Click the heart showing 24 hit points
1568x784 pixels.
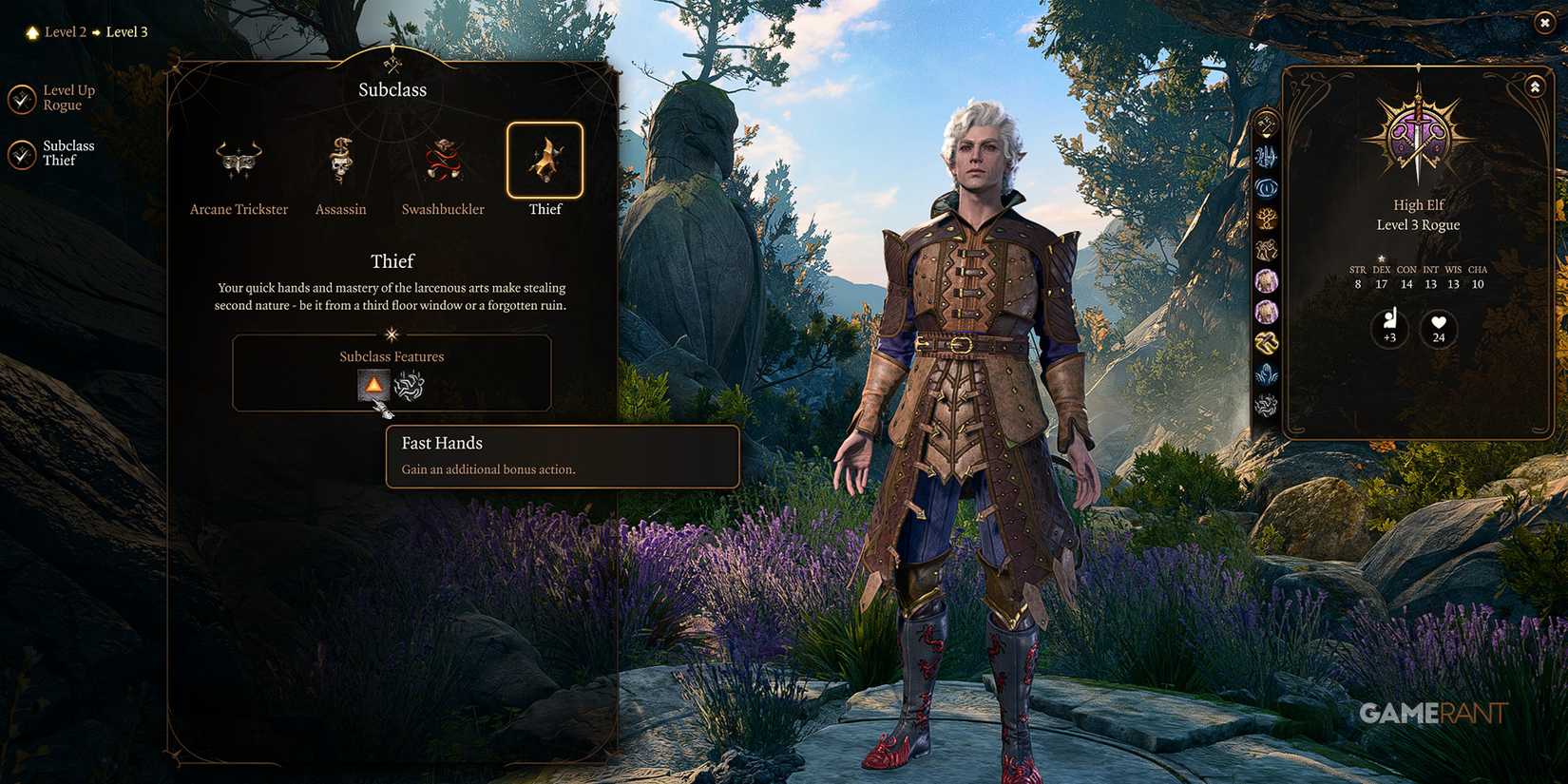tap(1438, 329)
